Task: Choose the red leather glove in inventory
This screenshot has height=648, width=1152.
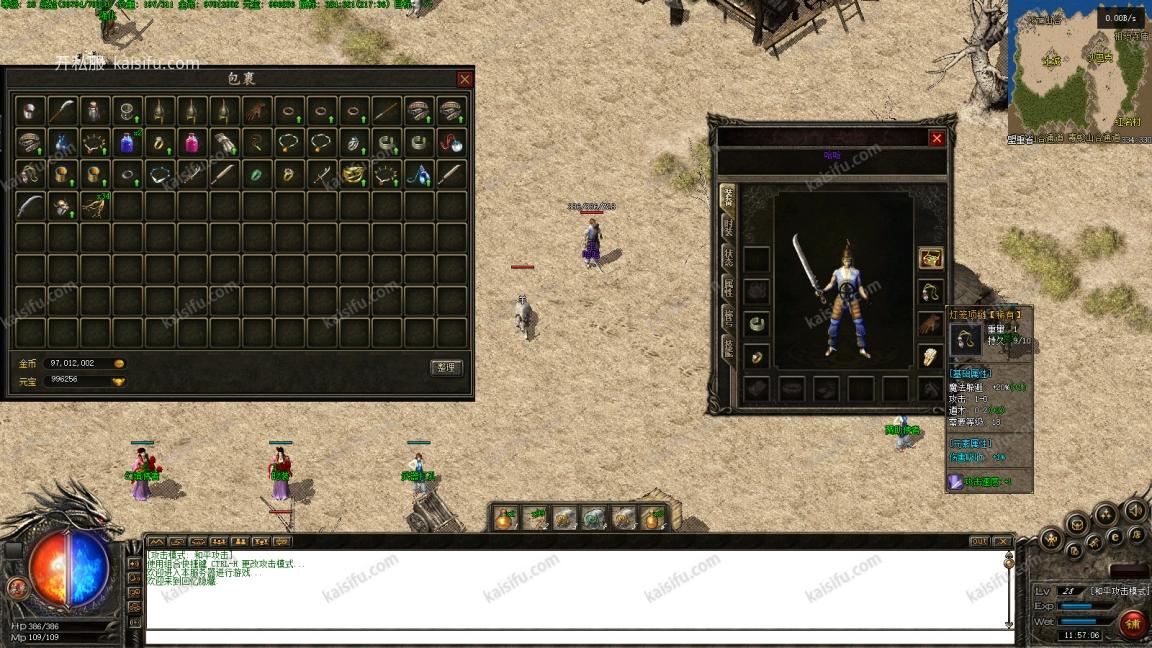Action: [x=256, y=110]
